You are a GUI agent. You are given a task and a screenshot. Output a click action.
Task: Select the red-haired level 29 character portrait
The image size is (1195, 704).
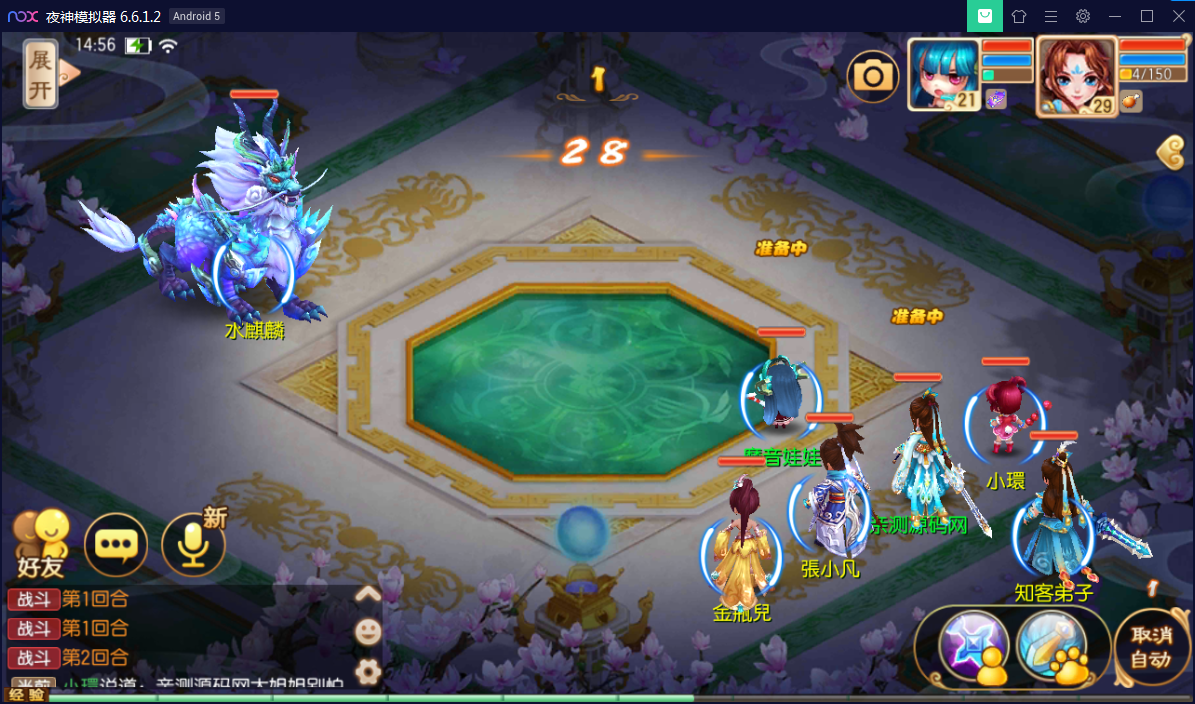click(1076, 76)
